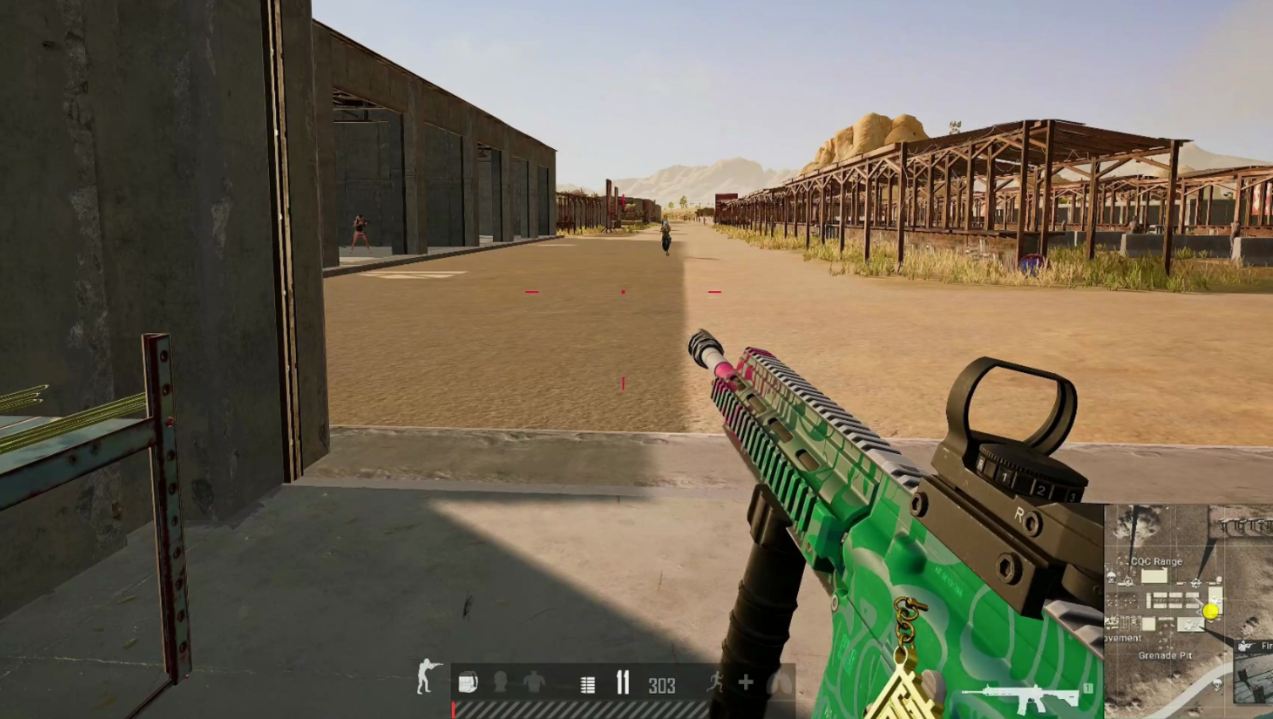Viewport: 1273px width, 719px height.
Task: Click the body armor vest icon
Action: tap(534, 684)
